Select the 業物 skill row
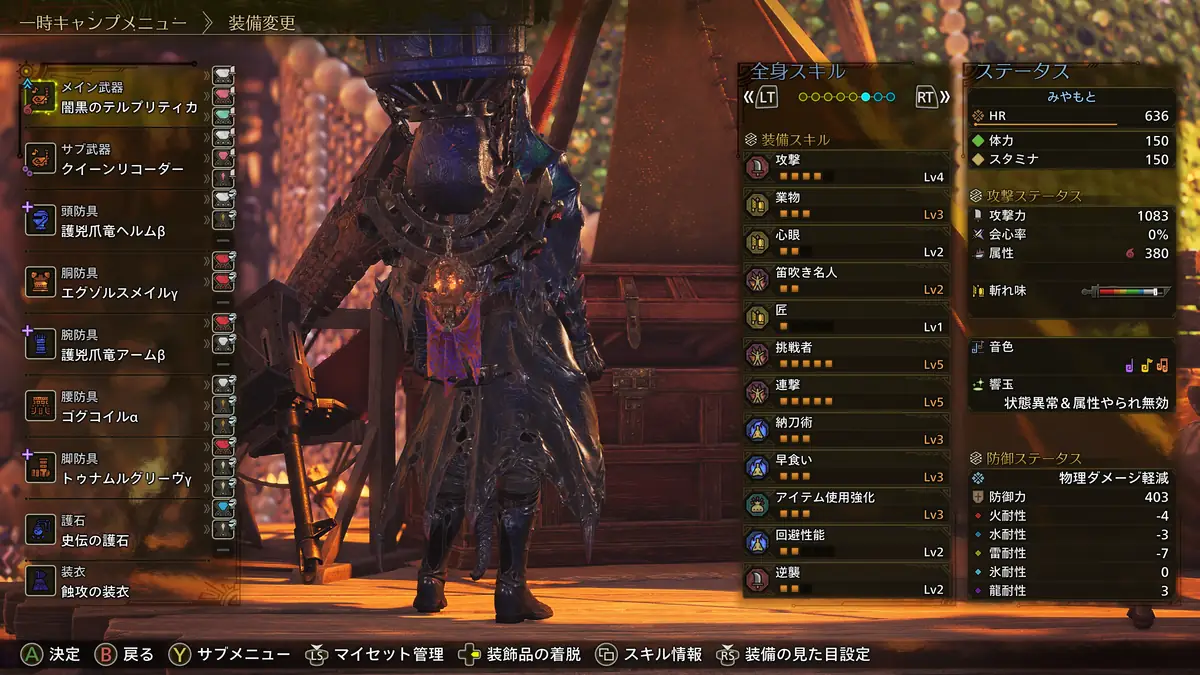The height and width of the screenshot is (675, 1200). [x=845, y=205]
